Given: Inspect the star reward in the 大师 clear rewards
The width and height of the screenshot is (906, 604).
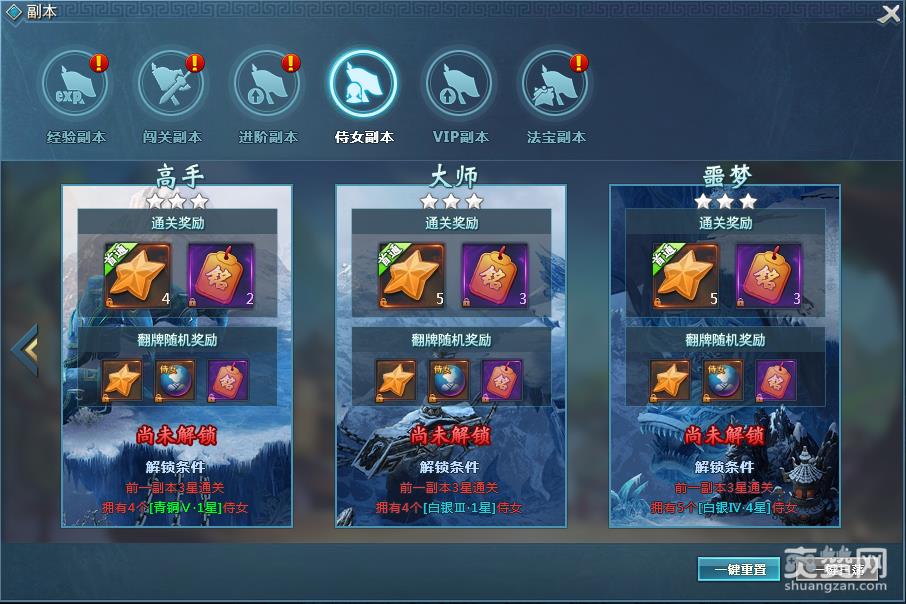Looking at the screenshot, I should (x=412, y=274).
